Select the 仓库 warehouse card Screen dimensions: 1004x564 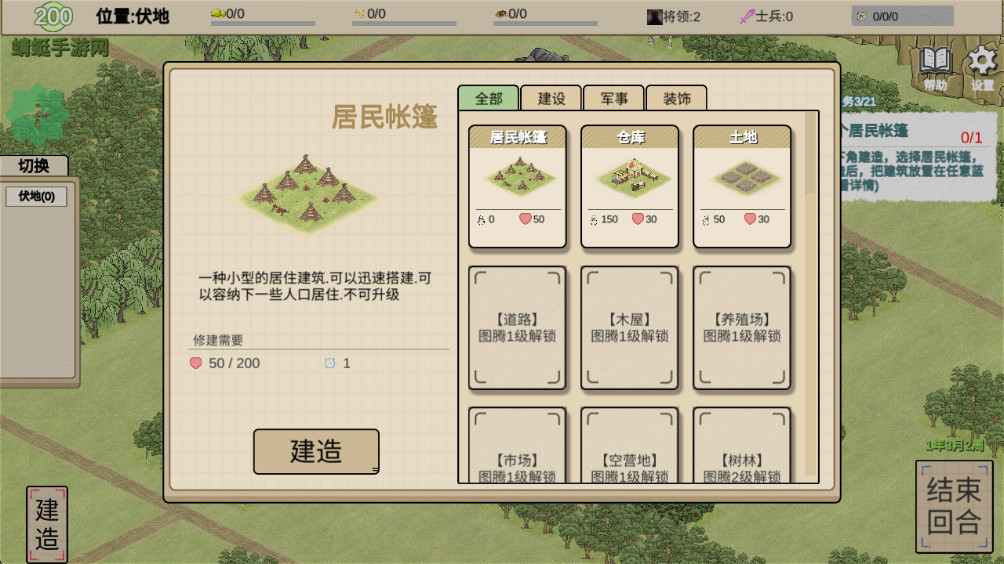(x=630, y=186)
